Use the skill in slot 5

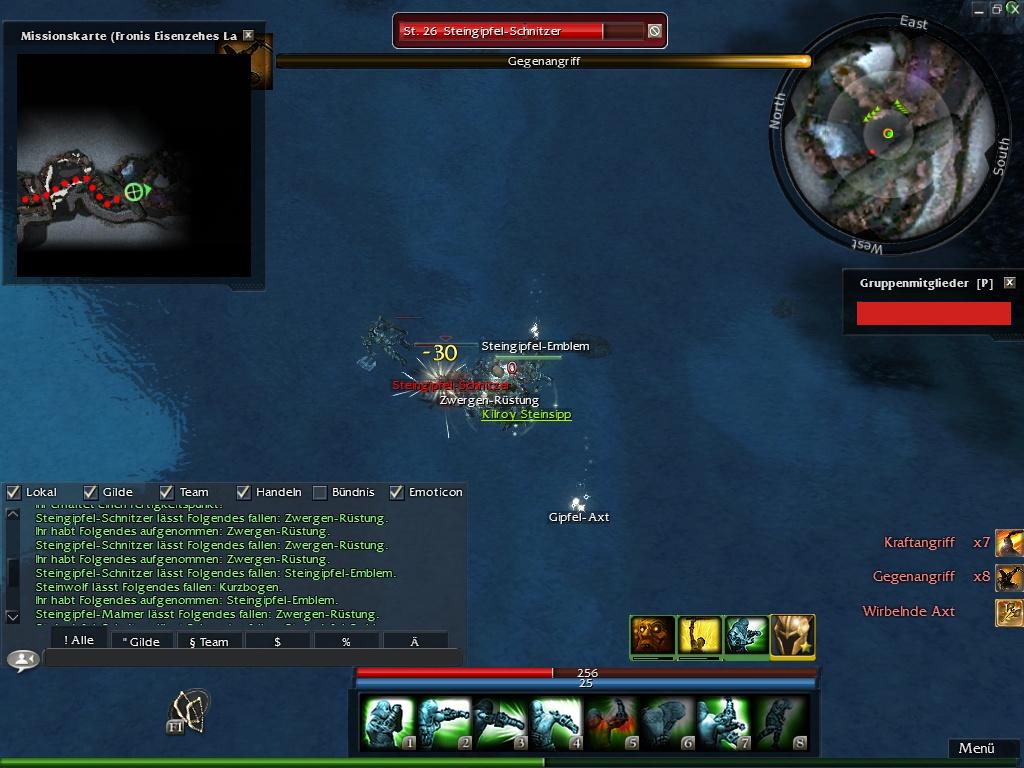(x=612, y=723)
